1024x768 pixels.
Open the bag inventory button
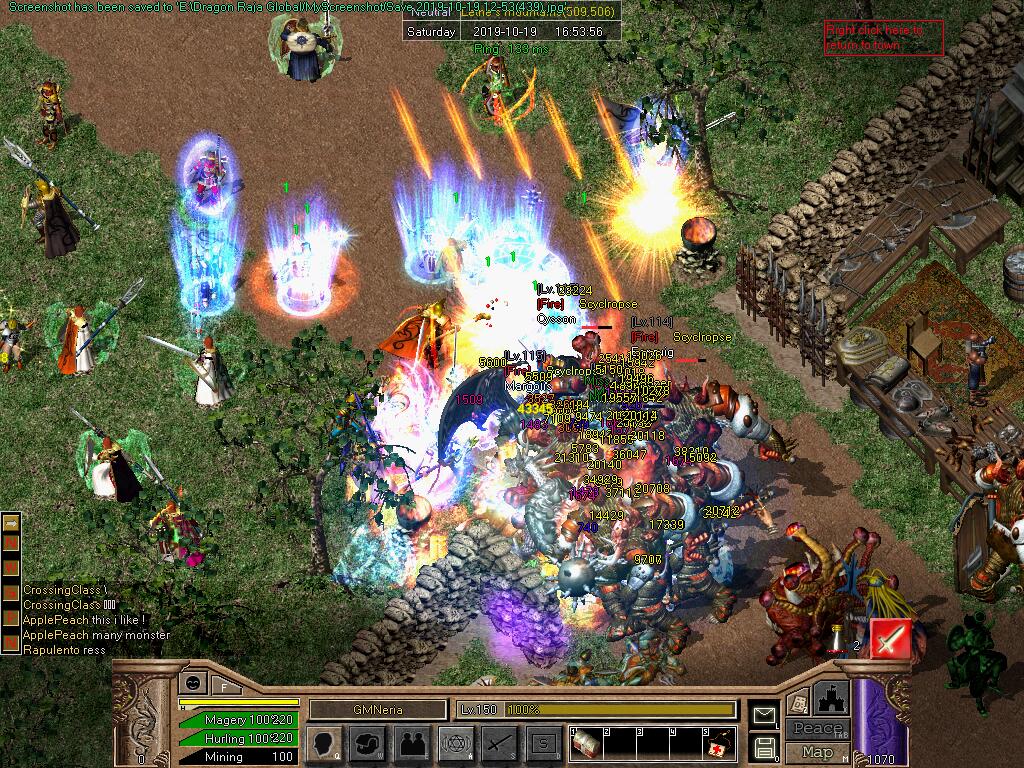coord(368,743)
